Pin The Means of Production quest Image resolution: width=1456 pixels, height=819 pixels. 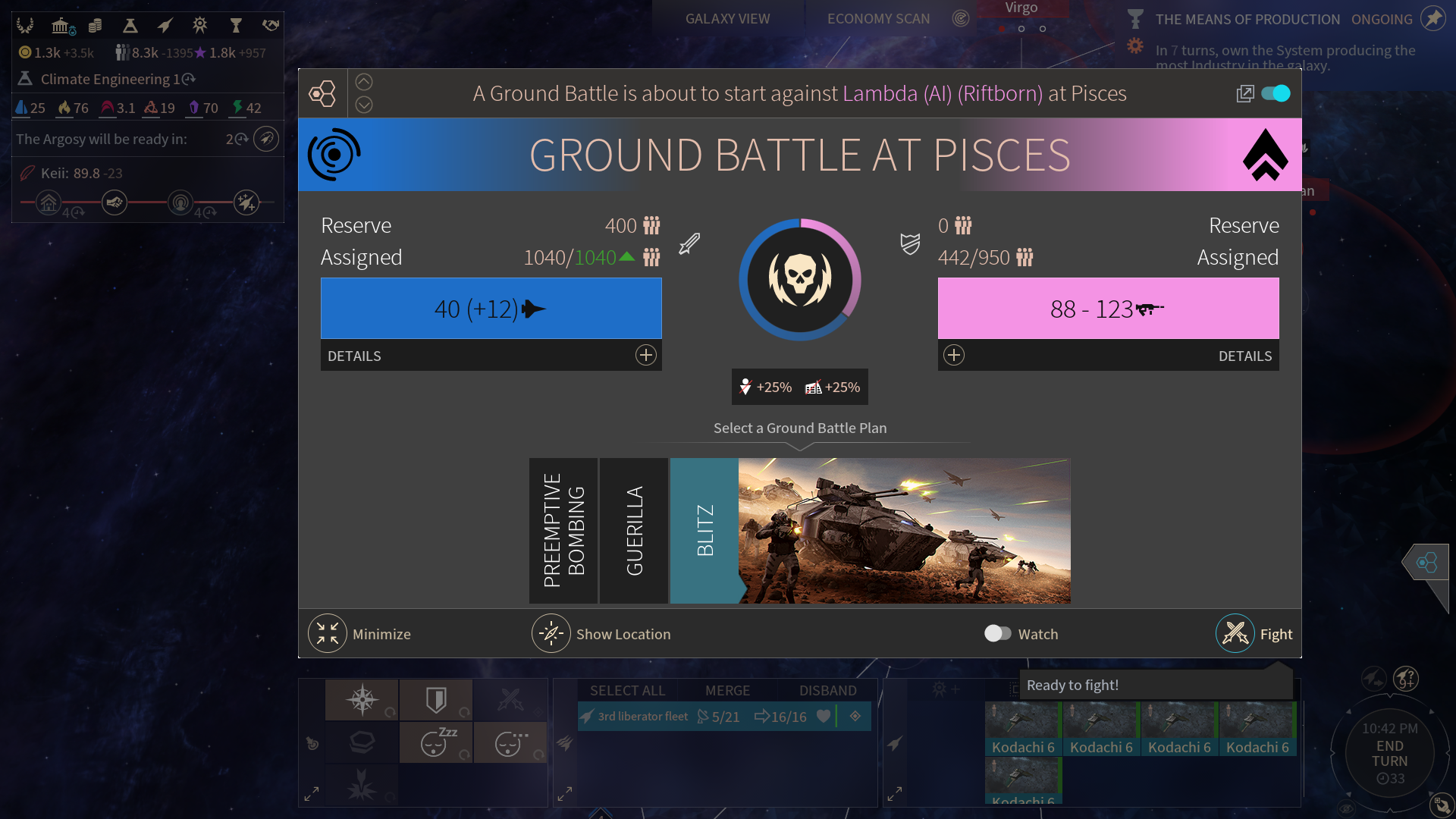1432,19
